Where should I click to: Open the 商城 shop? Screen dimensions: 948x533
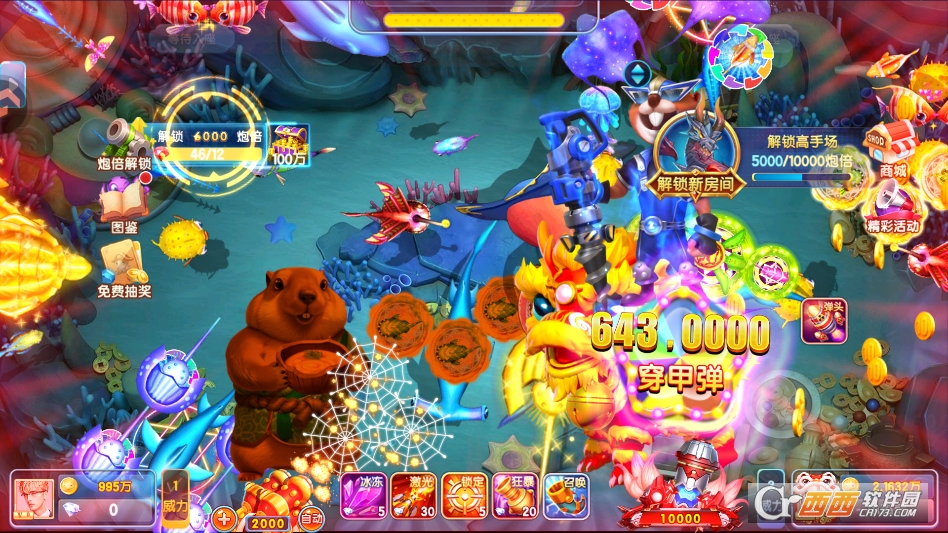point(893,149)
